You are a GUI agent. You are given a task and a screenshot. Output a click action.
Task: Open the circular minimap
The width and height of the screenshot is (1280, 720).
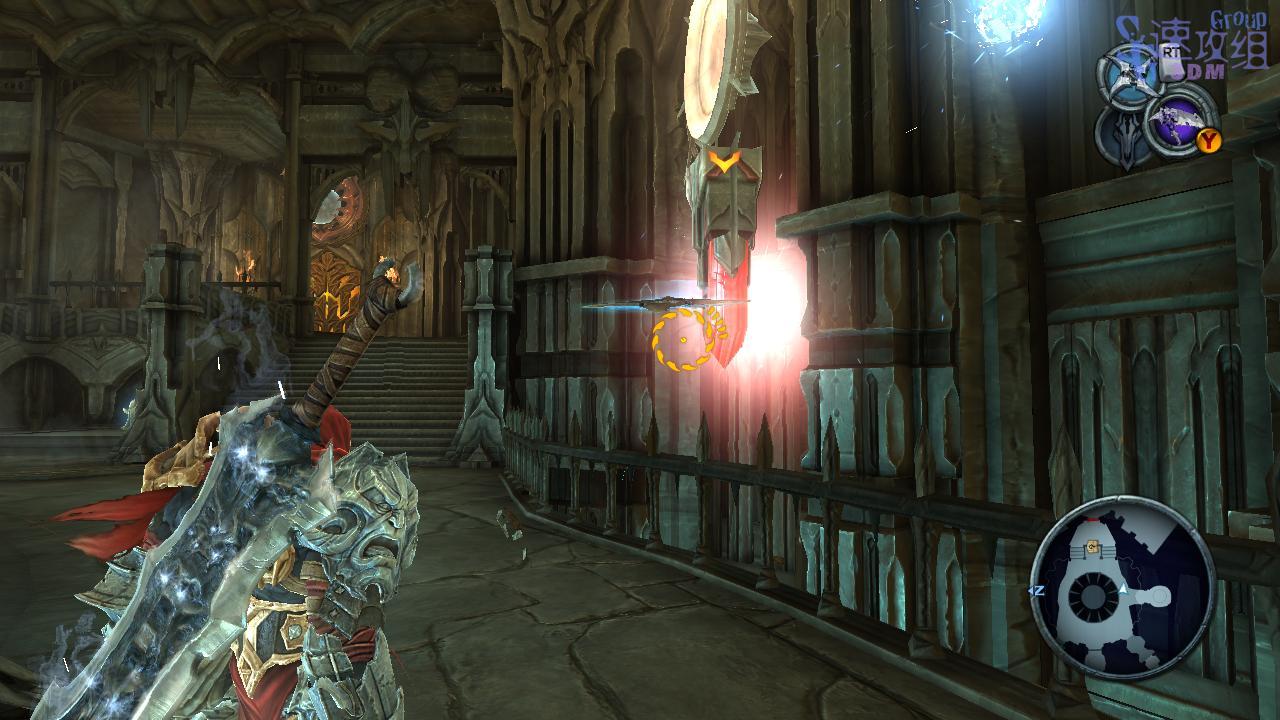coord(1122,588)
